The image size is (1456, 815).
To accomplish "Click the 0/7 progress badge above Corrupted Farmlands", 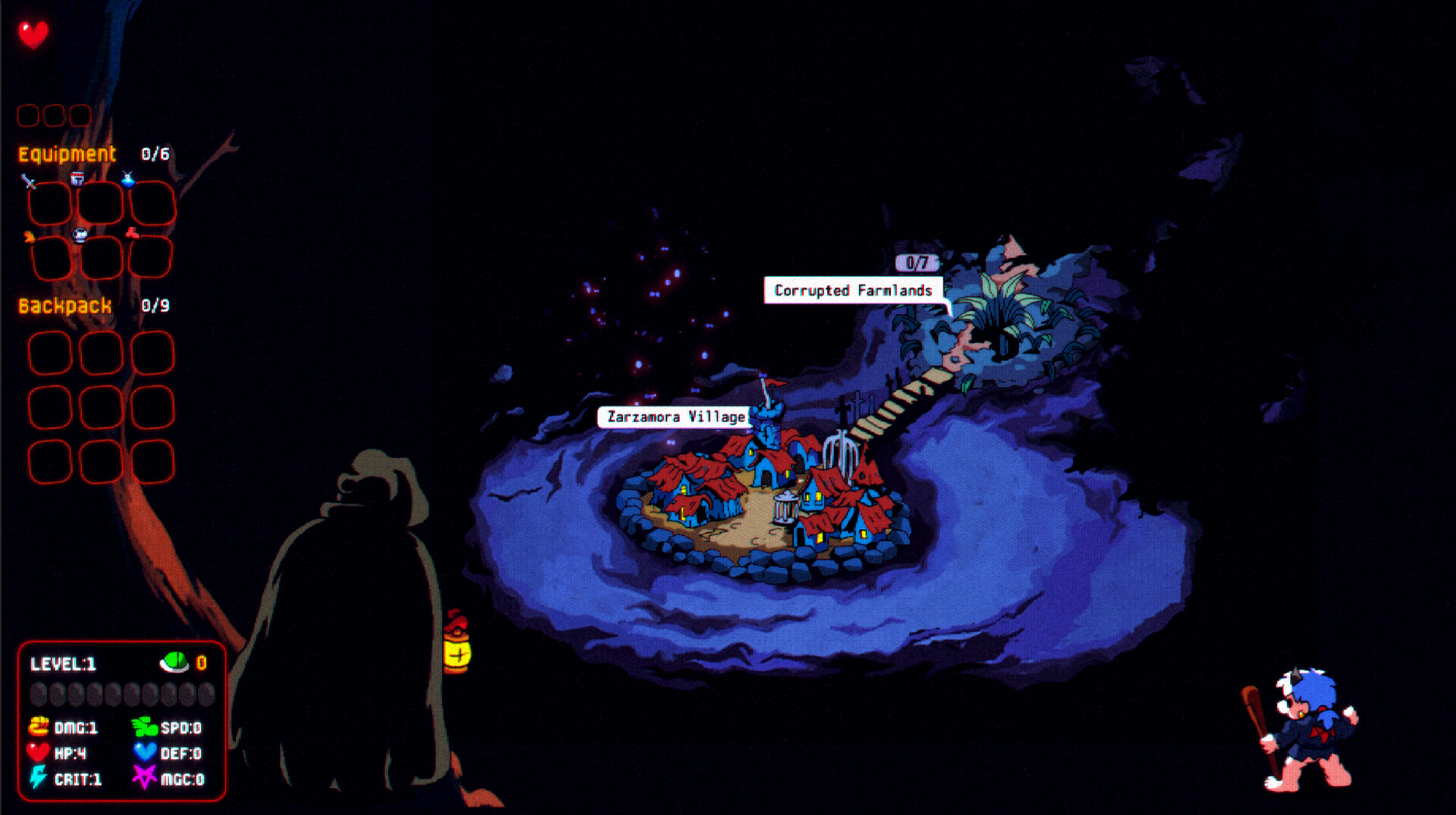I will 917,262.
